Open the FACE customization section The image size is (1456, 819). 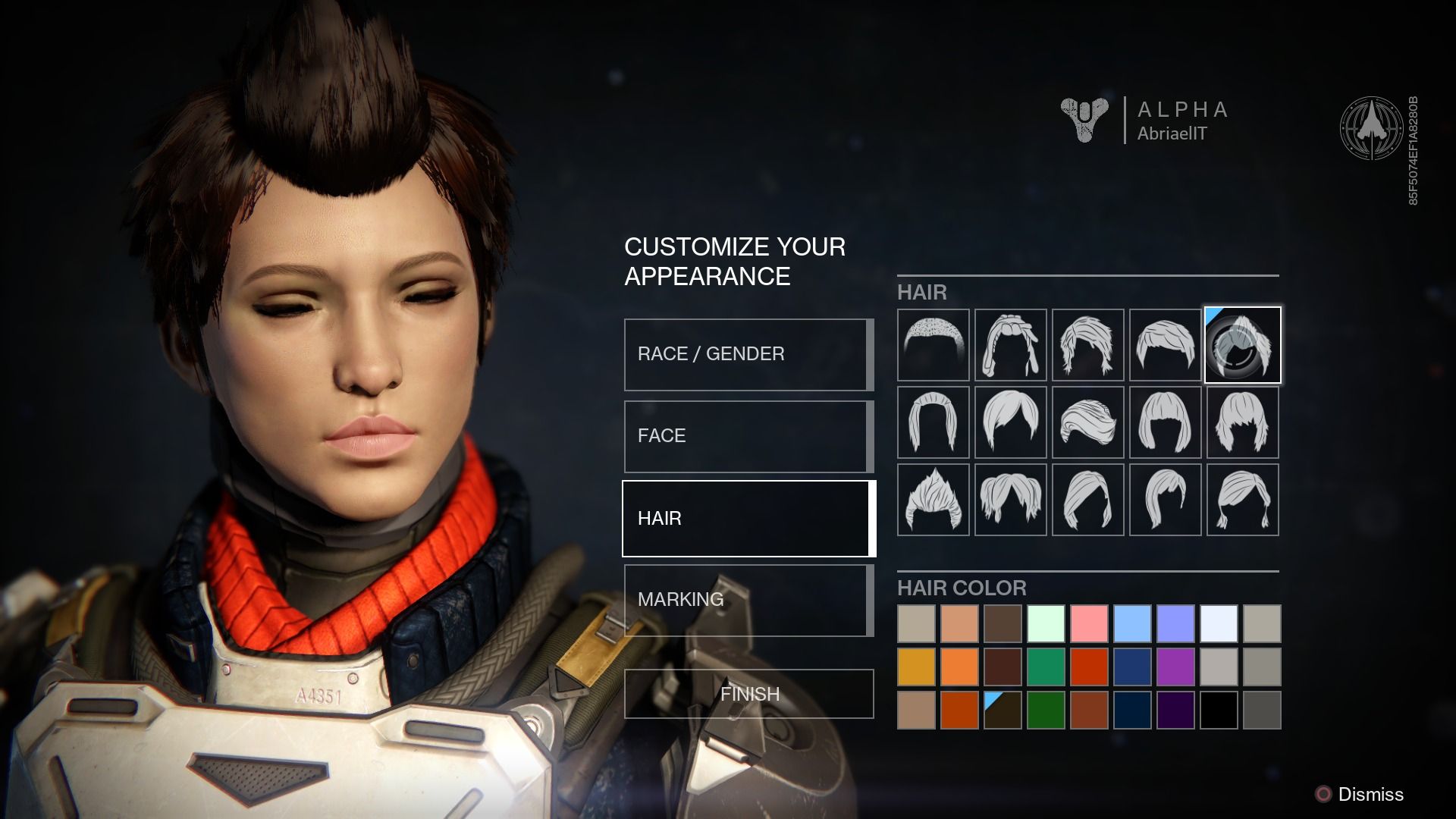747,436
